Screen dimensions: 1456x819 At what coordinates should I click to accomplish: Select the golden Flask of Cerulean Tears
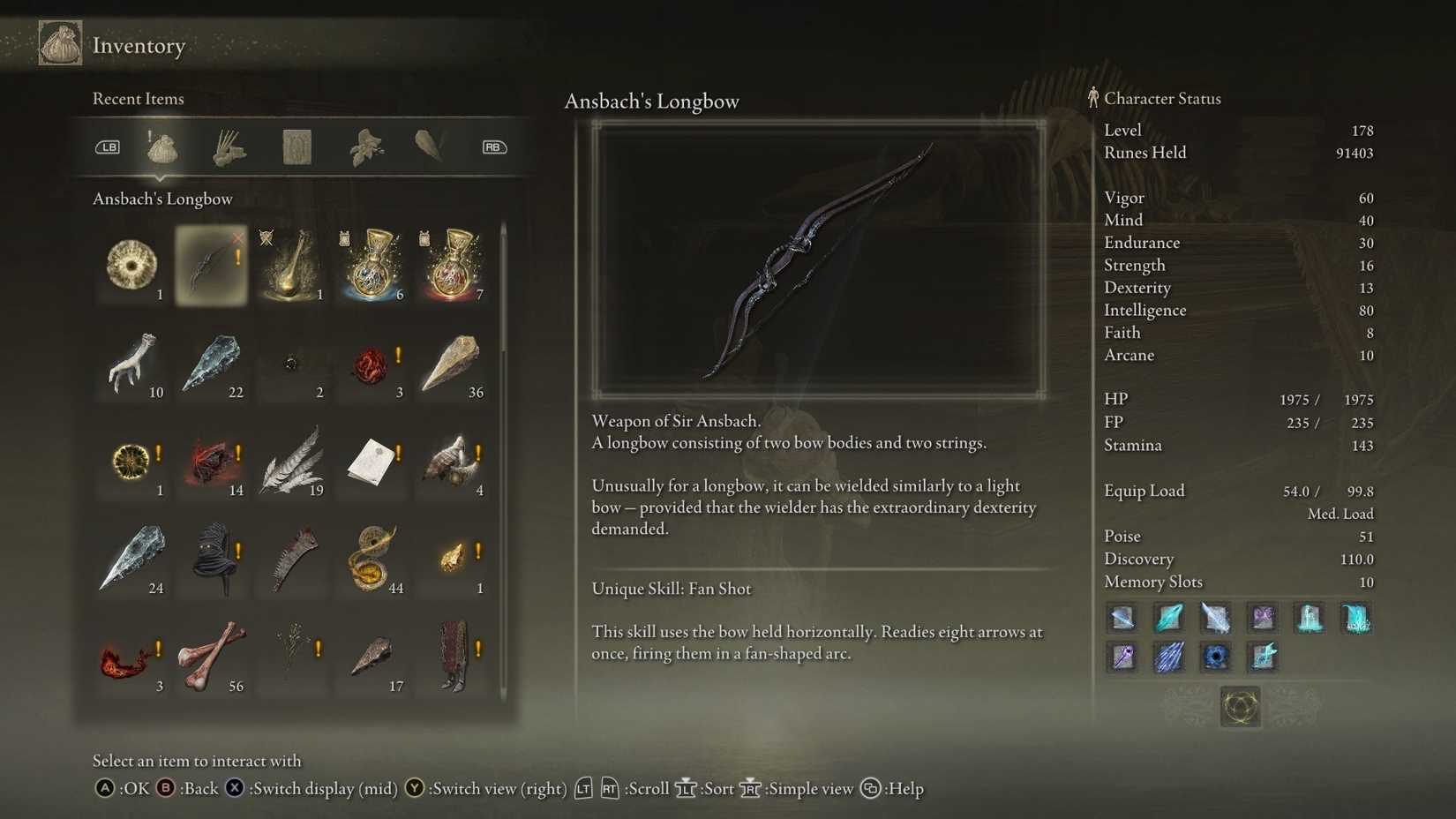(x=291, y=265)
